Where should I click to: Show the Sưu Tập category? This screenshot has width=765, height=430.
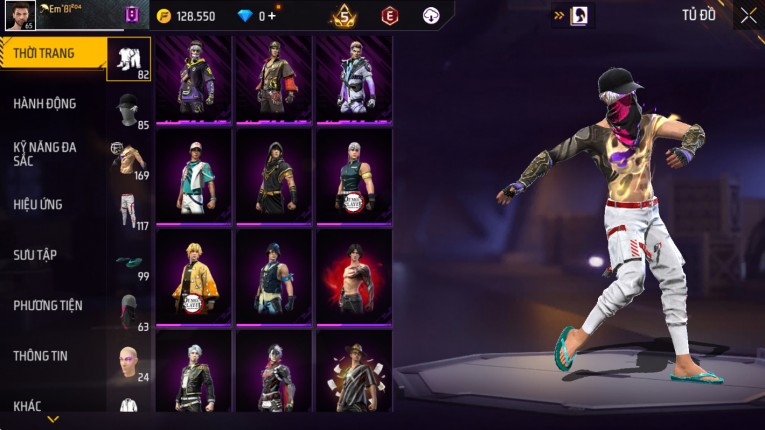[35, 255]
